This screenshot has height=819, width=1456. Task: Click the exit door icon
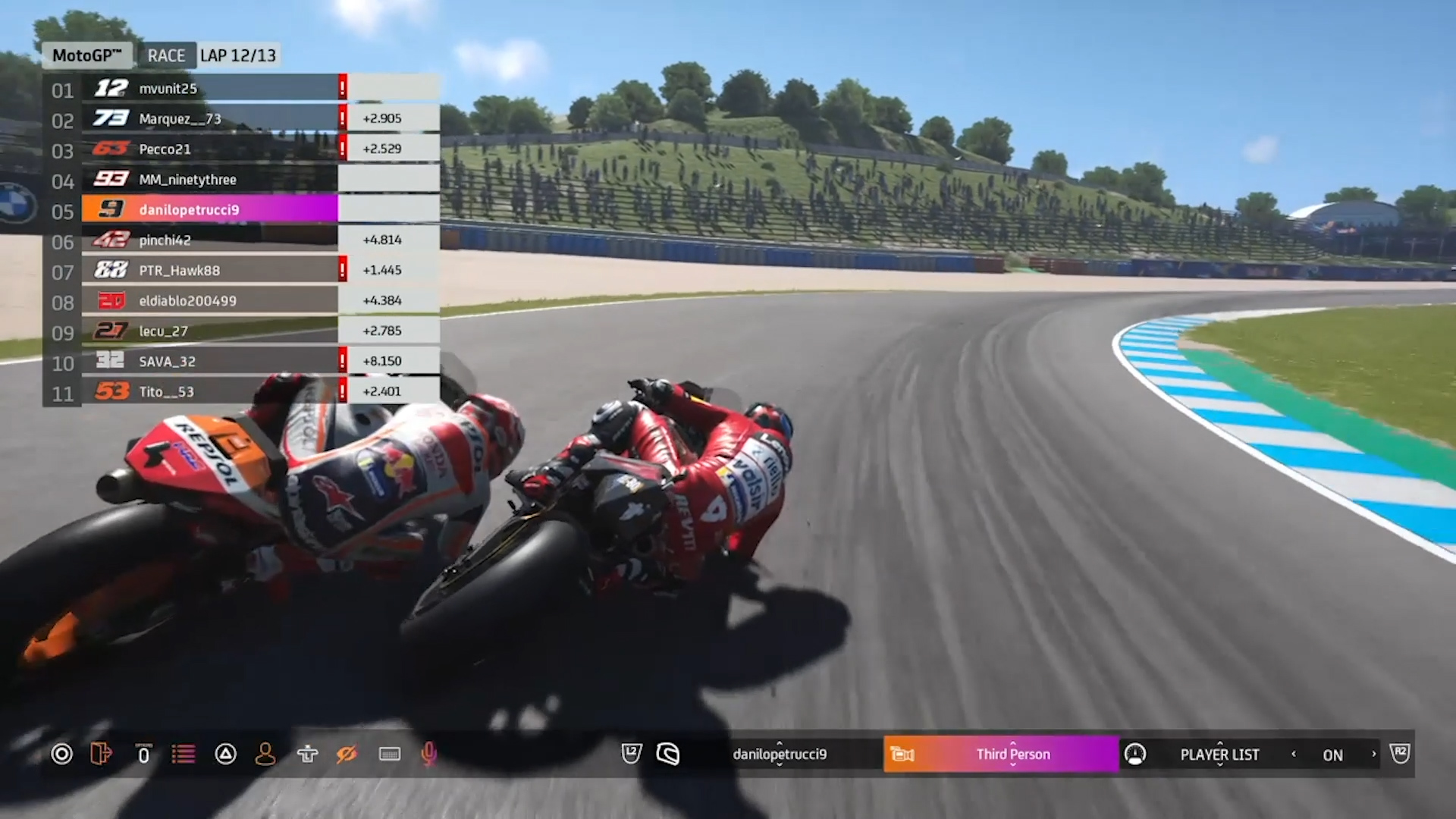point(101,754)
